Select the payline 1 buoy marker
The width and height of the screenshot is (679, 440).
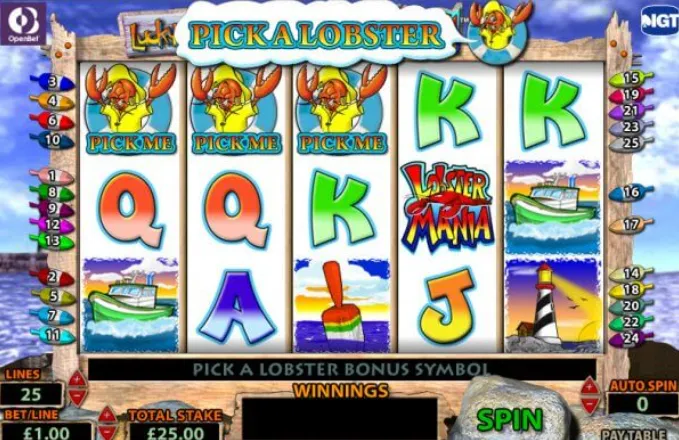pyautogui.click(x=52, y=176)
